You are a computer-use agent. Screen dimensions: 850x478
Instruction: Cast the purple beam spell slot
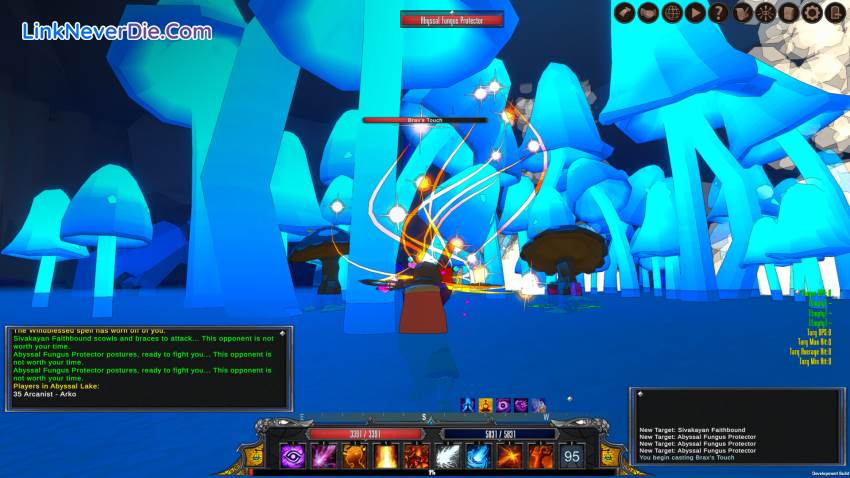tap(324, 456)
